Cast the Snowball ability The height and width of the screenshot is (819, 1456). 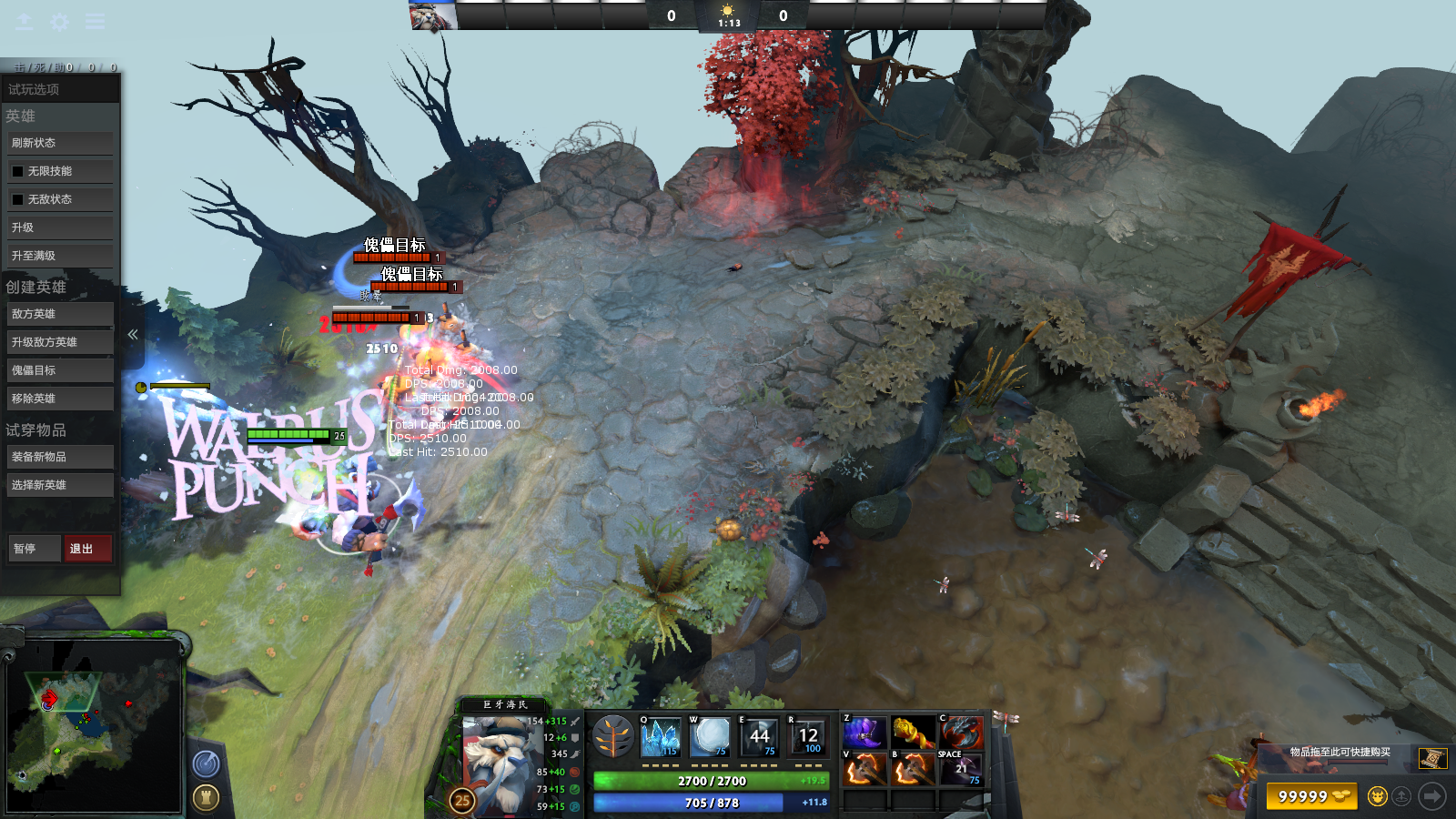(x=710, y=736)
